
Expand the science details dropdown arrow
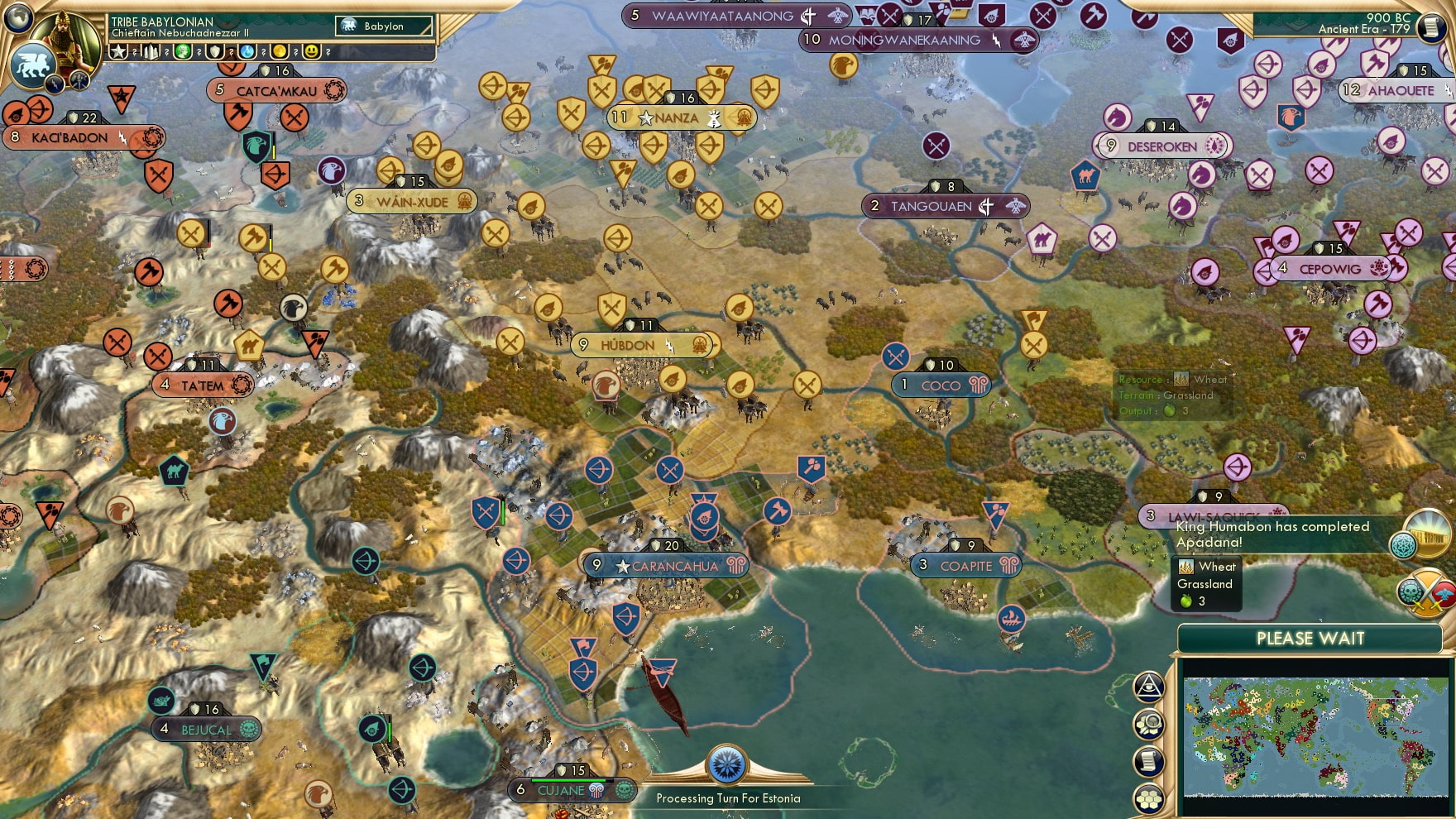click(263, 52)
